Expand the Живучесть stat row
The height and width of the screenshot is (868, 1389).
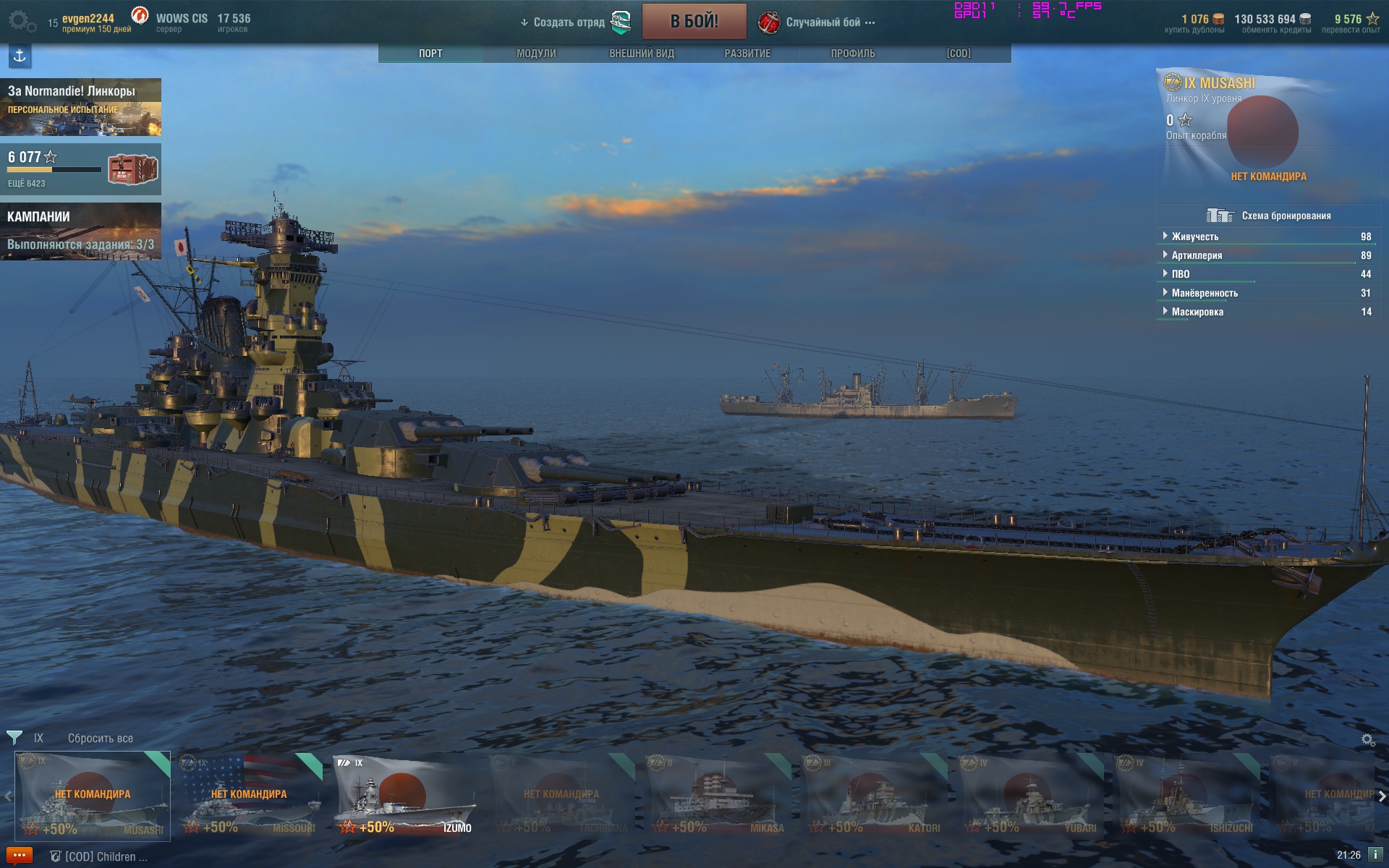coord(1195,237)
